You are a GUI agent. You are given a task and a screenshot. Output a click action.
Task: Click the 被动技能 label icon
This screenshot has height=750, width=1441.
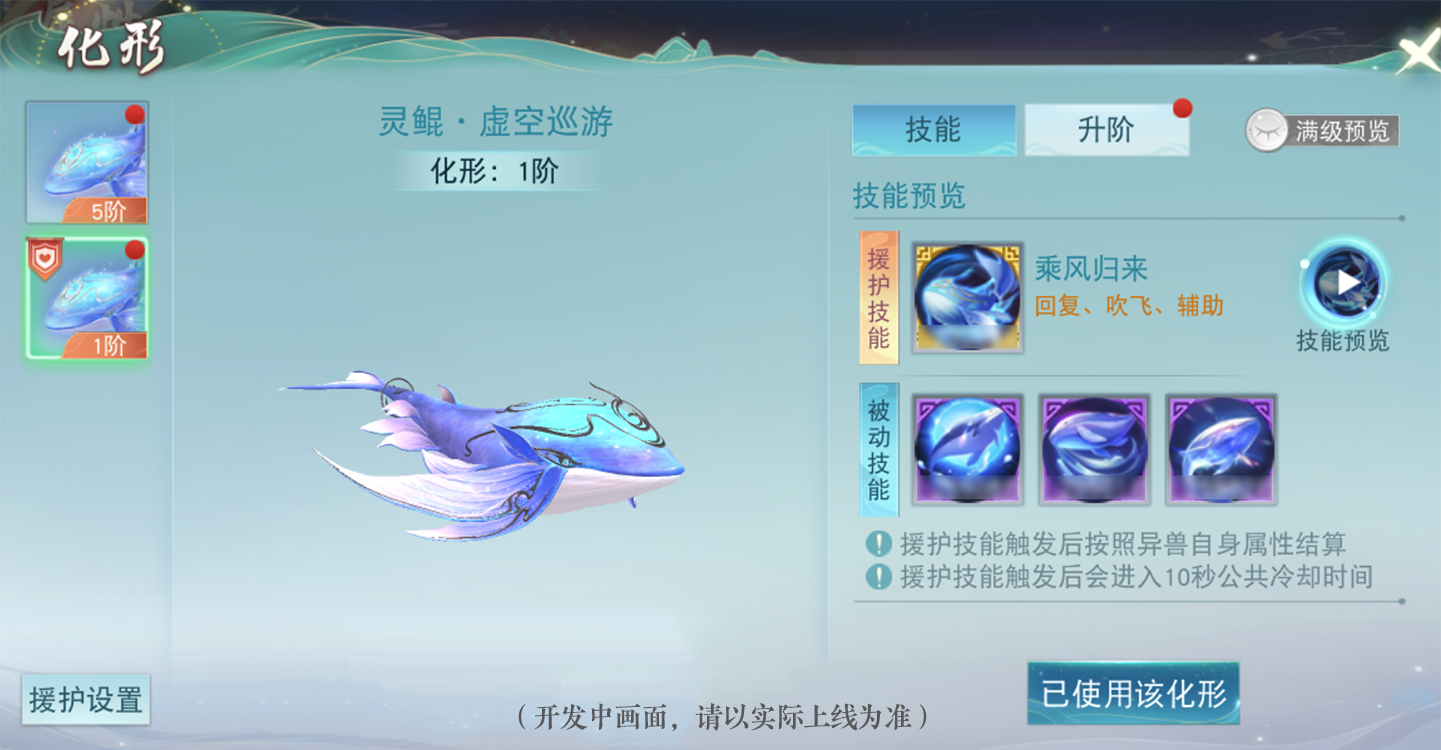tap(879, 449)
